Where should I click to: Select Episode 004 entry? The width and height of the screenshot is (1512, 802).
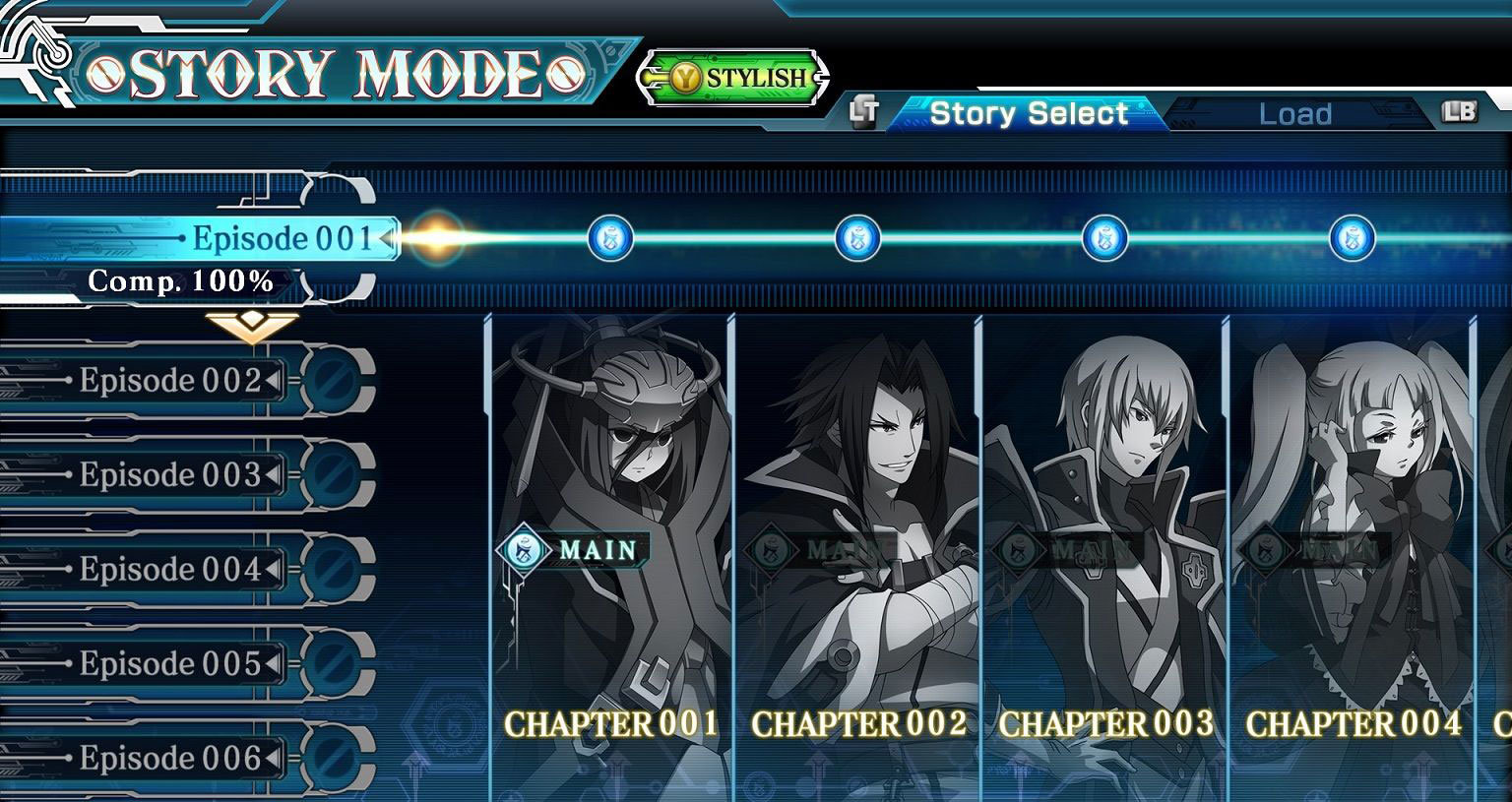170,569
